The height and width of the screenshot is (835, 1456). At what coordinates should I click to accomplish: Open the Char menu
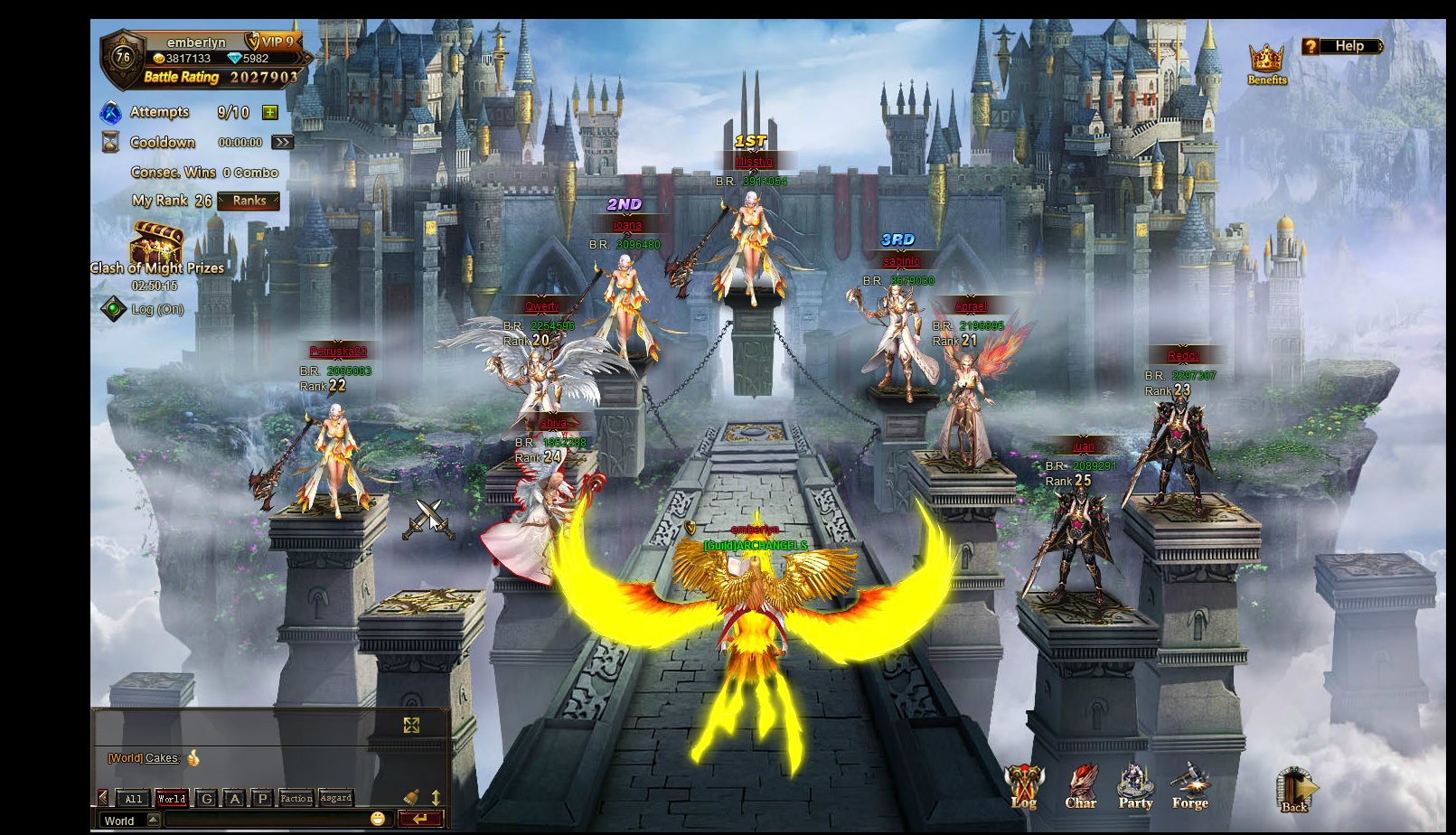coord(1081,787)
